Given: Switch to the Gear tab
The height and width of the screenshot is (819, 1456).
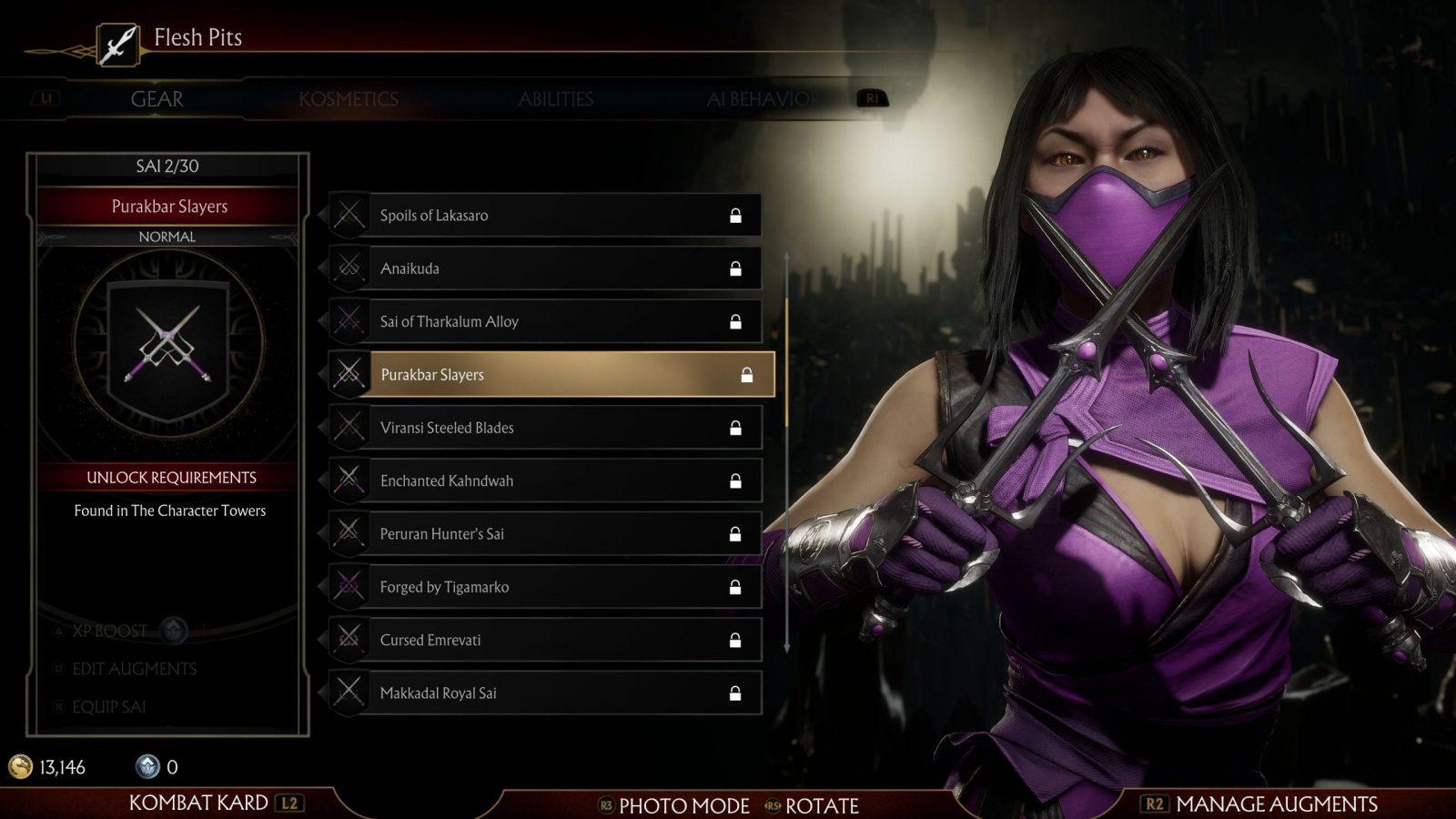Looking at the screenshot, I should point(157,99).
